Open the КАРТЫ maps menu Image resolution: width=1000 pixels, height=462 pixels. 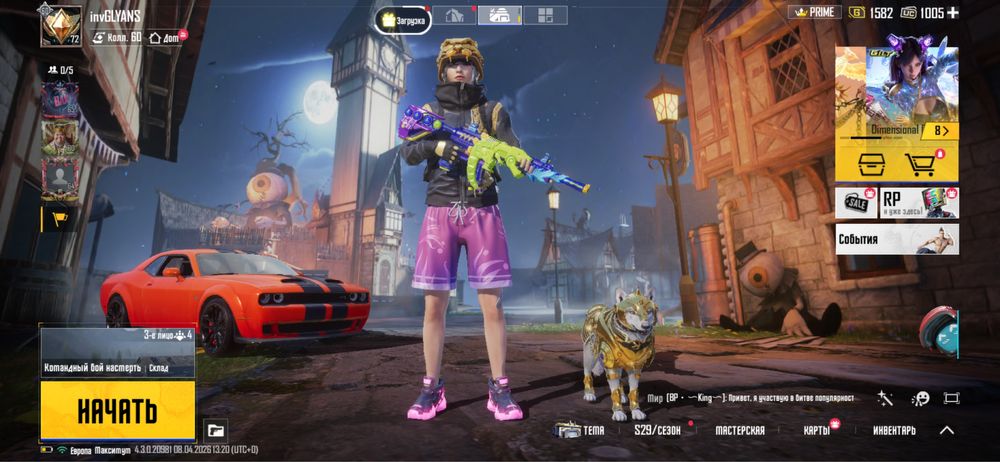point(817,430)
